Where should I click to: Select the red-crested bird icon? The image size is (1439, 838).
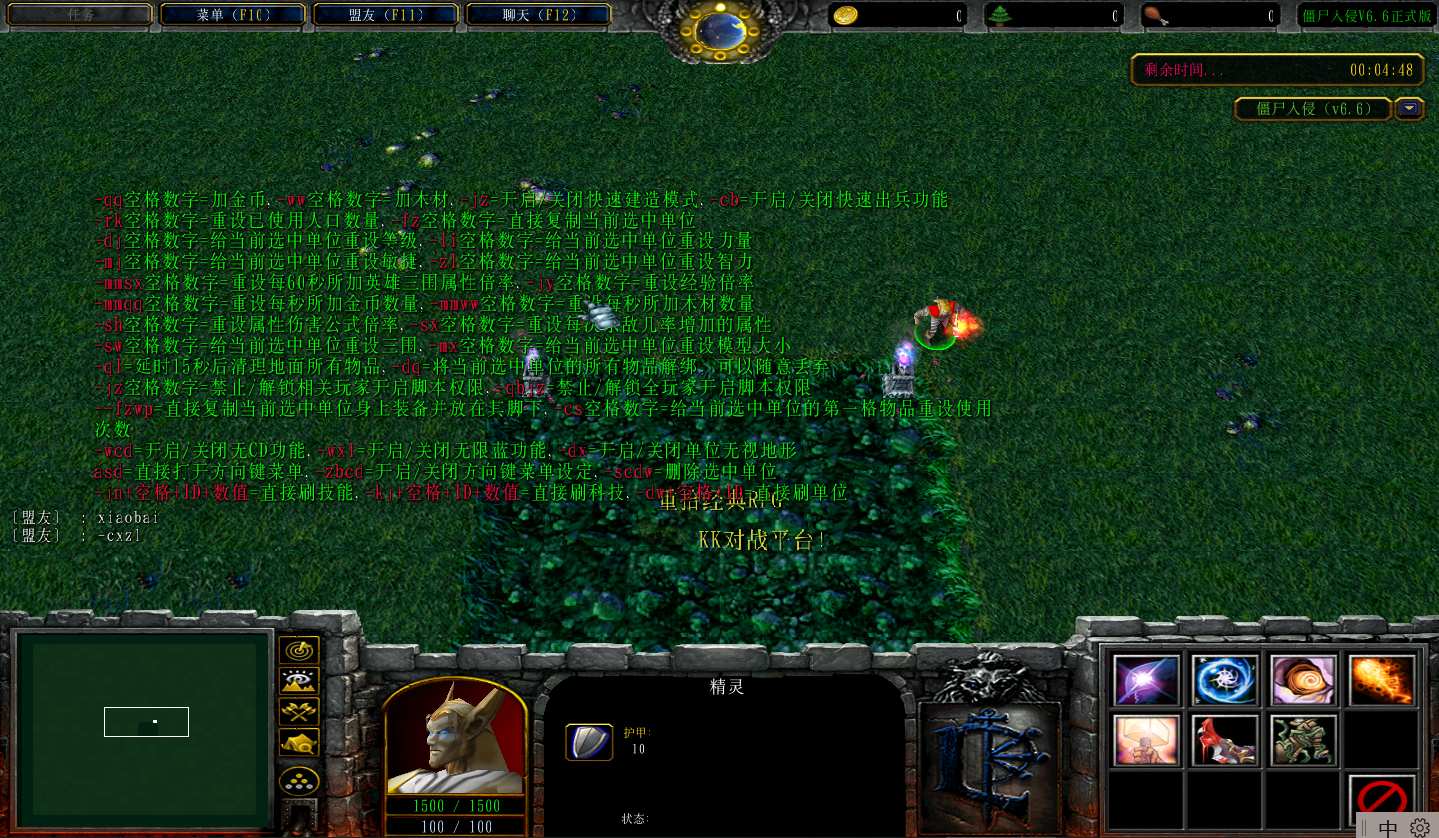1225,740
